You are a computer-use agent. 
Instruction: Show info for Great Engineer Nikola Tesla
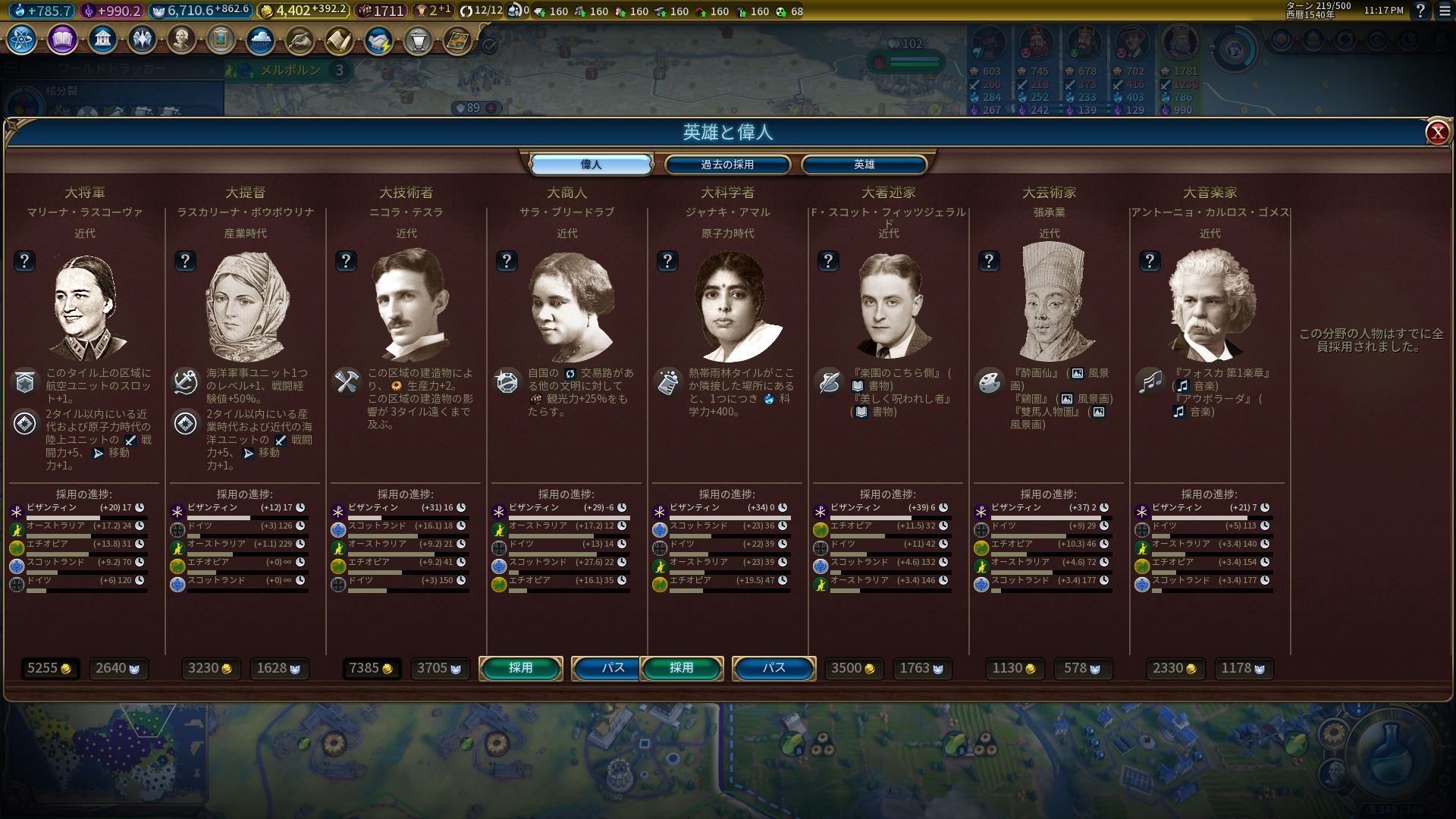coord(346,261)
